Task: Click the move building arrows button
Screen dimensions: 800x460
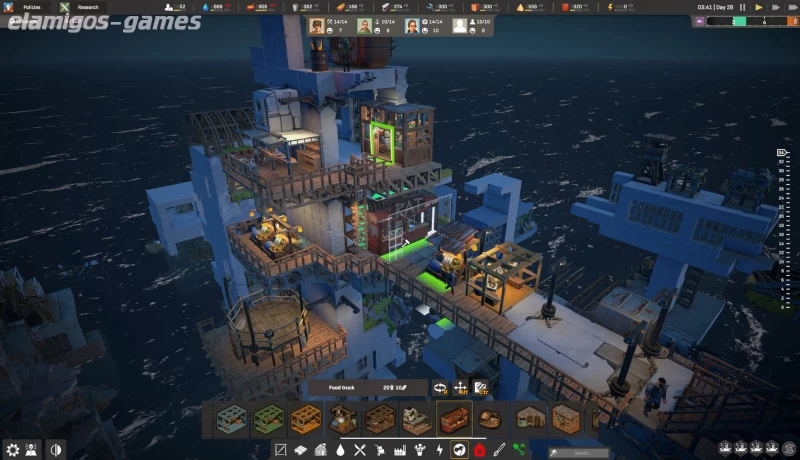Action: pyautogui.click(x=460, y=388)
